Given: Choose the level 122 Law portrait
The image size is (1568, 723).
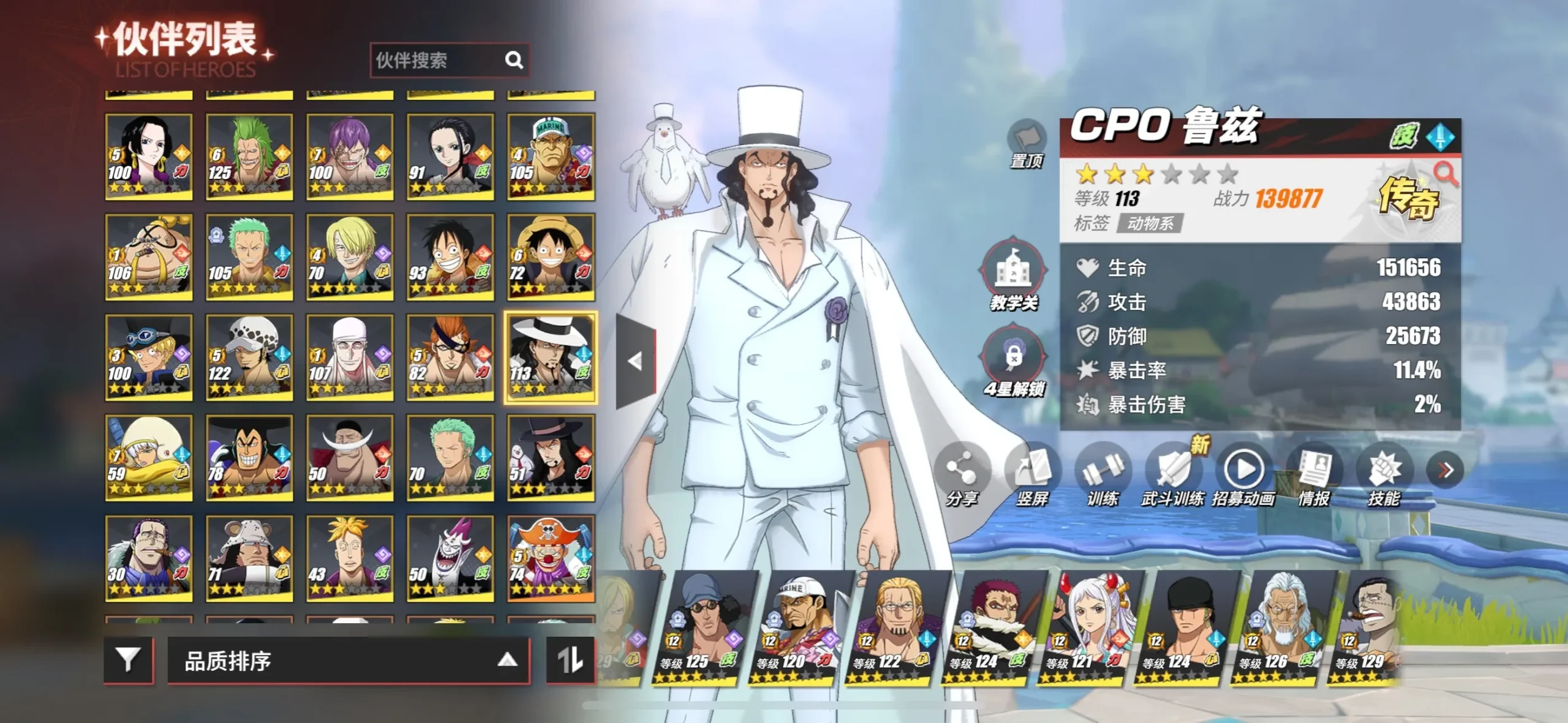Looking at the screenshot, I should [x=249, y=357].
